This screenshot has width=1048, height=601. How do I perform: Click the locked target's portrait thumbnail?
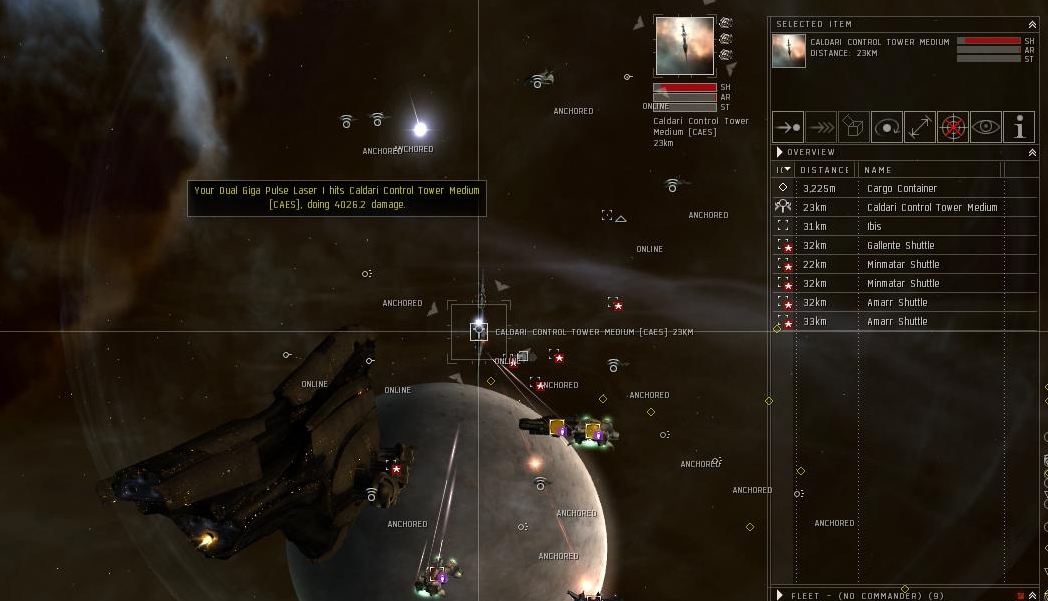tap(685, 46)
